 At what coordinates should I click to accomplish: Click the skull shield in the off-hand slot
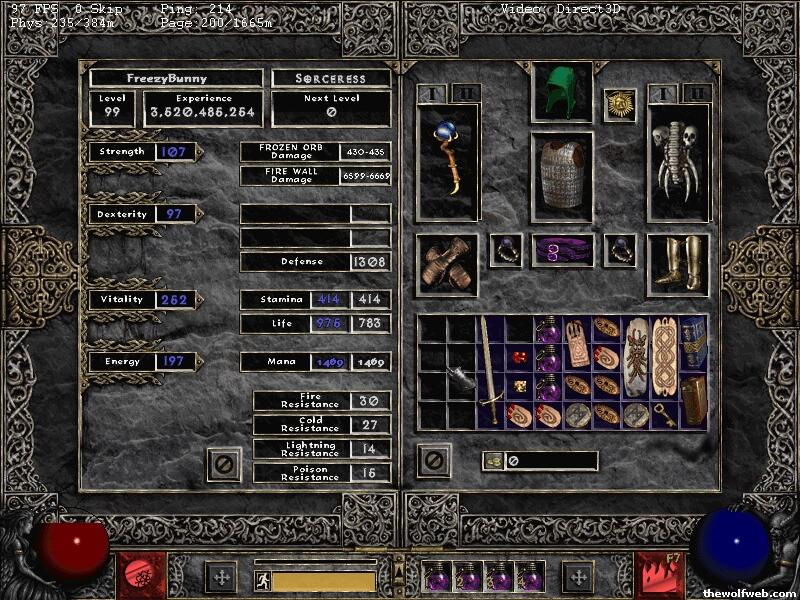point(677,162)
